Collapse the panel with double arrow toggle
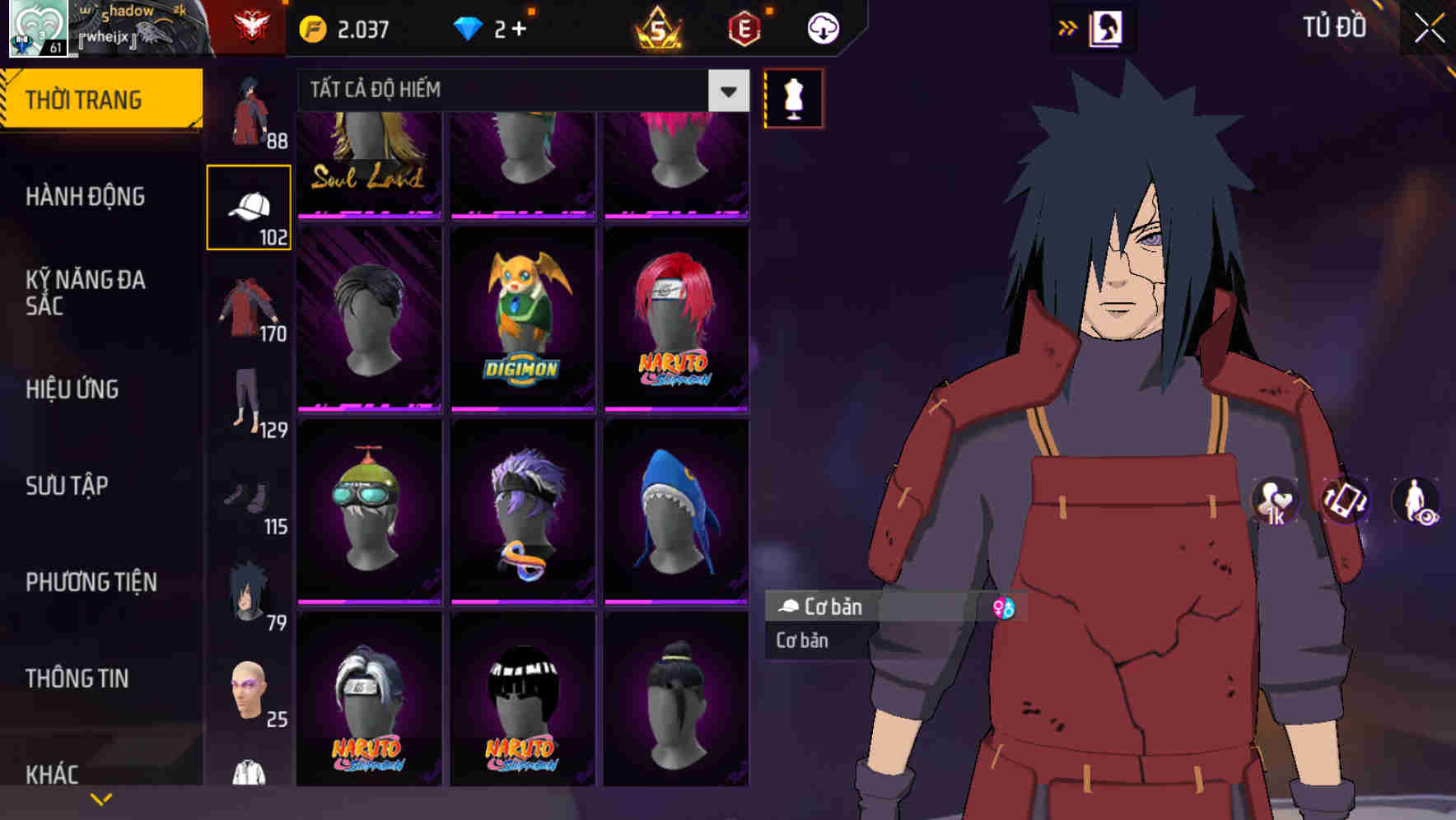The image size is (1456, 820). click(x=1068, y=26)
